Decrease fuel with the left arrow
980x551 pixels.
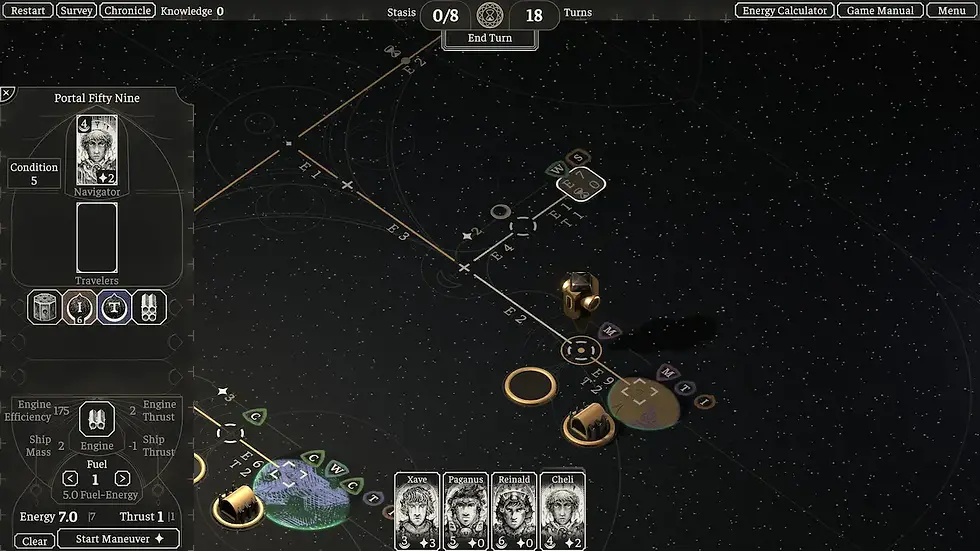[x=70, y=479]
